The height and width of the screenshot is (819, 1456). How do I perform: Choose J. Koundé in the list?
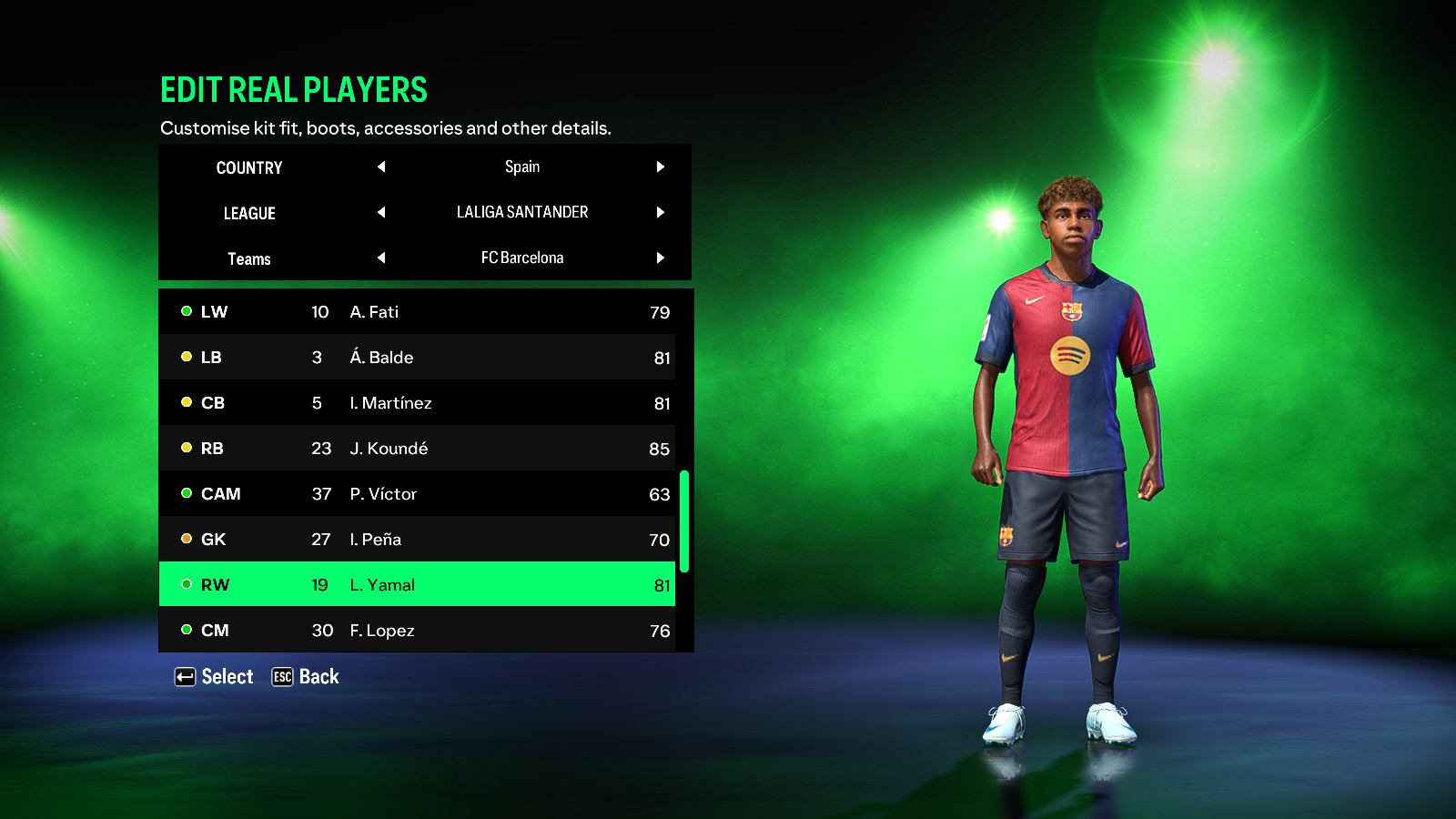coord(417,448)
